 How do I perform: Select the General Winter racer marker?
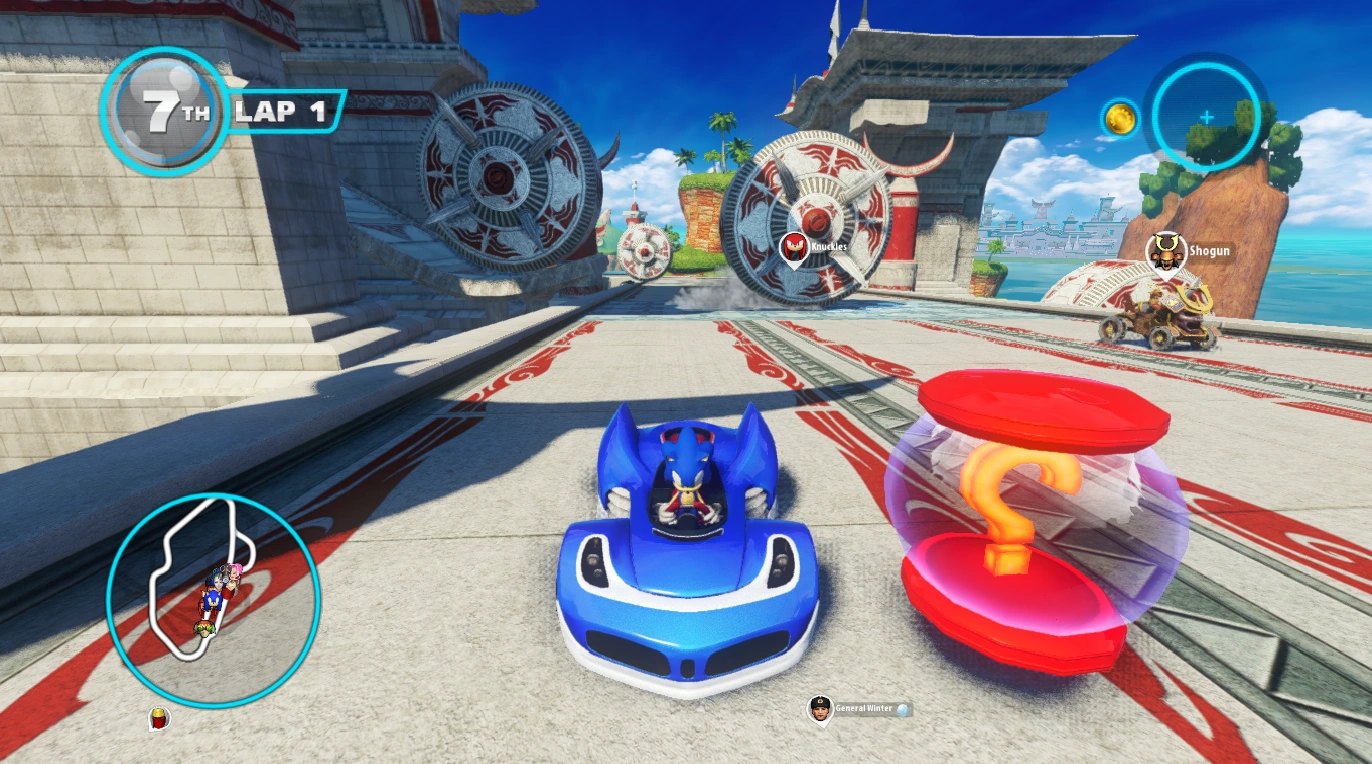820,709
